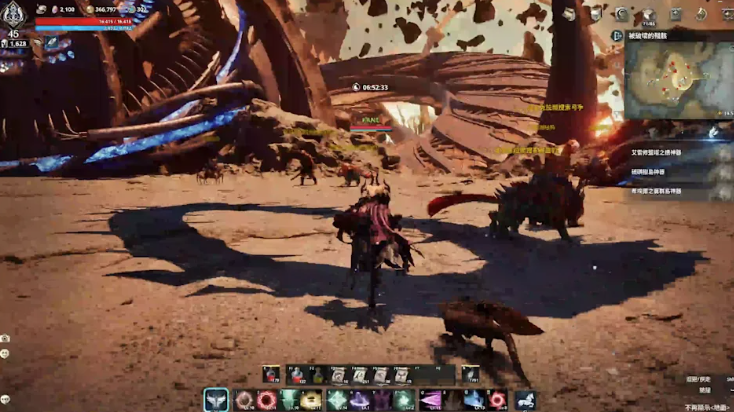Click the character class emblem portrait
This screenshot has width=734, height=412.
coord(15,15)
